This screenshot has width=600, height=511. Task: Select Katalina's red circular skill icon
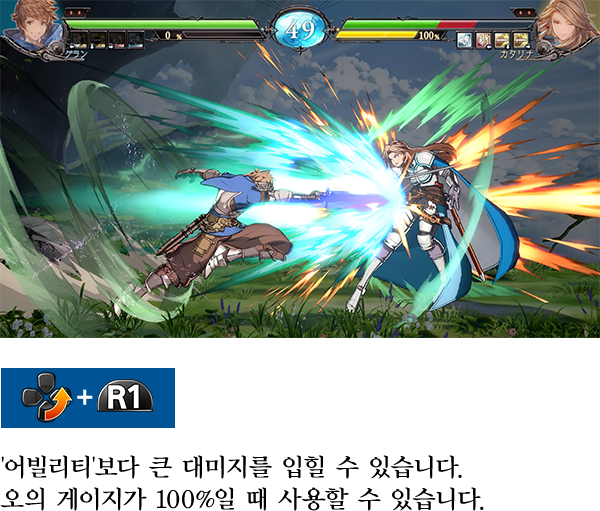pyautogui.click(x=482, y=41)
